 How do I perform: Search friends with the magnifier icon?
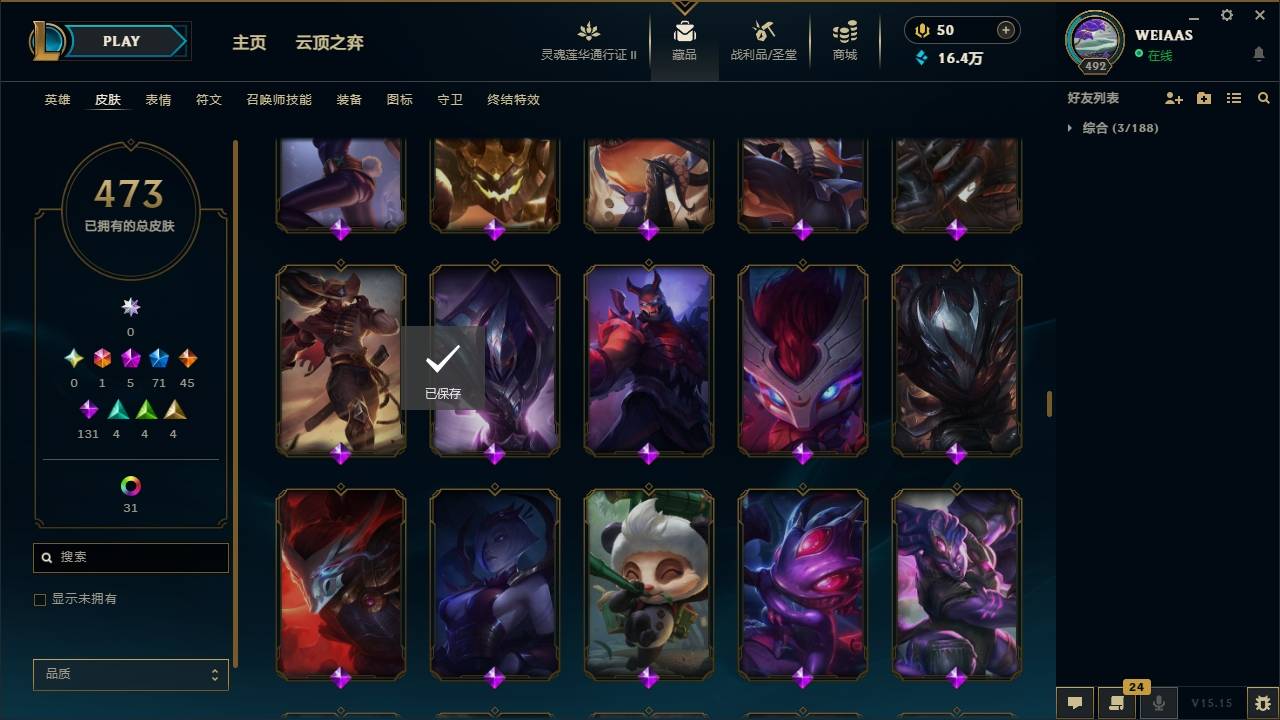coord(1264,98)
